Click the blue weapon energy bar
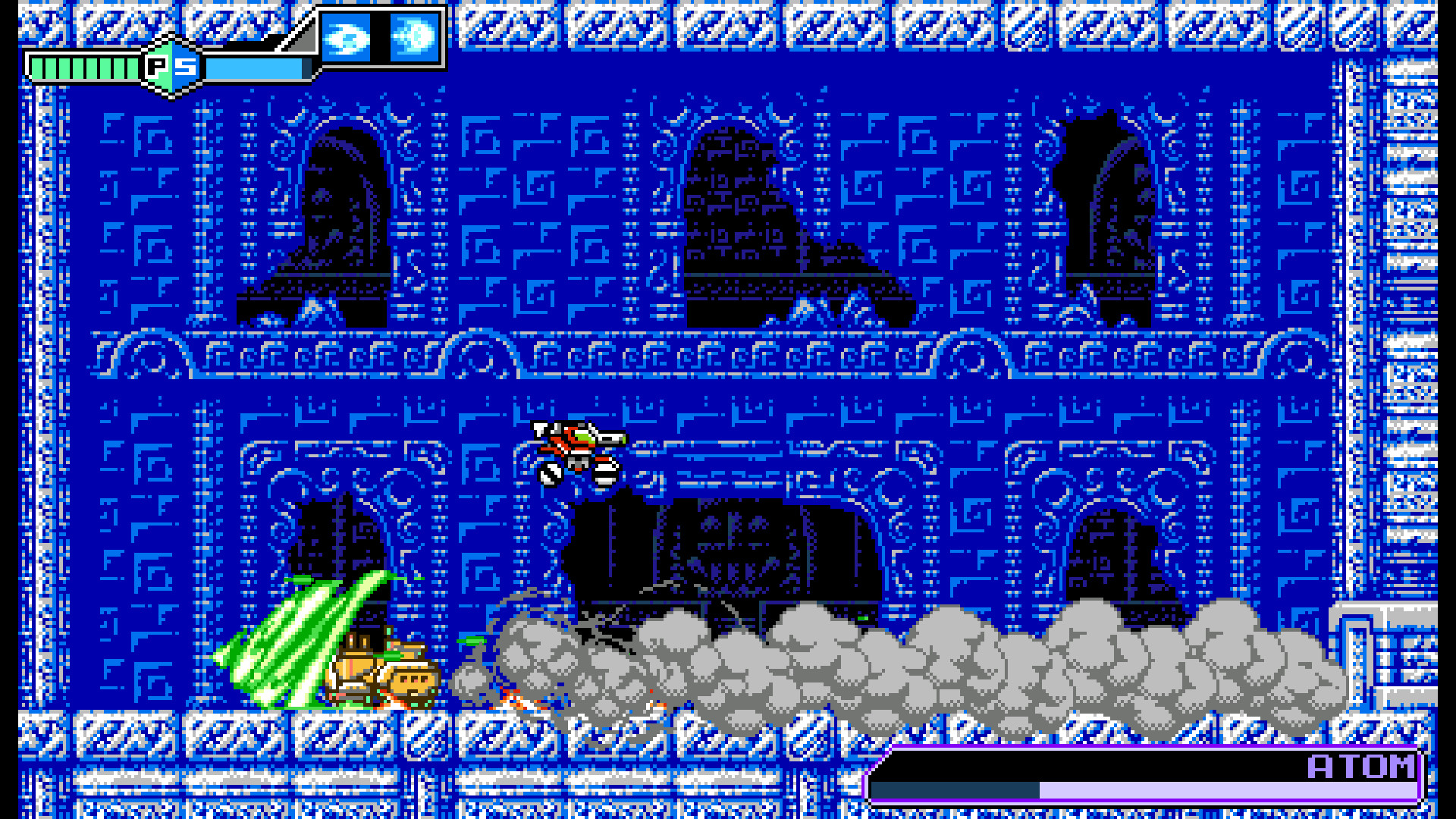 258,68
